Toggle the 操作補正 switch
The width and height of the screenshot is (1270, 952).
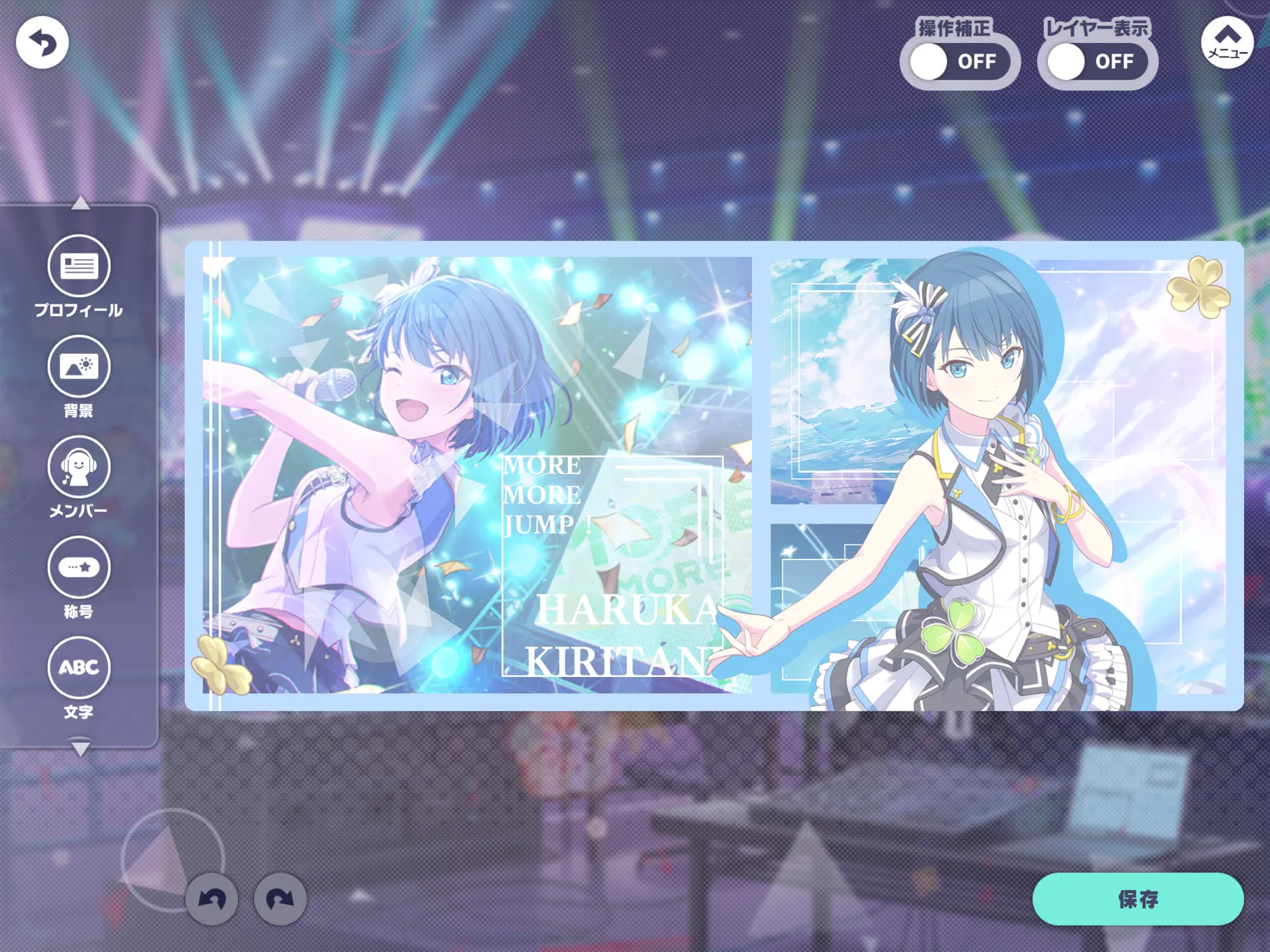tap(959, 62)
